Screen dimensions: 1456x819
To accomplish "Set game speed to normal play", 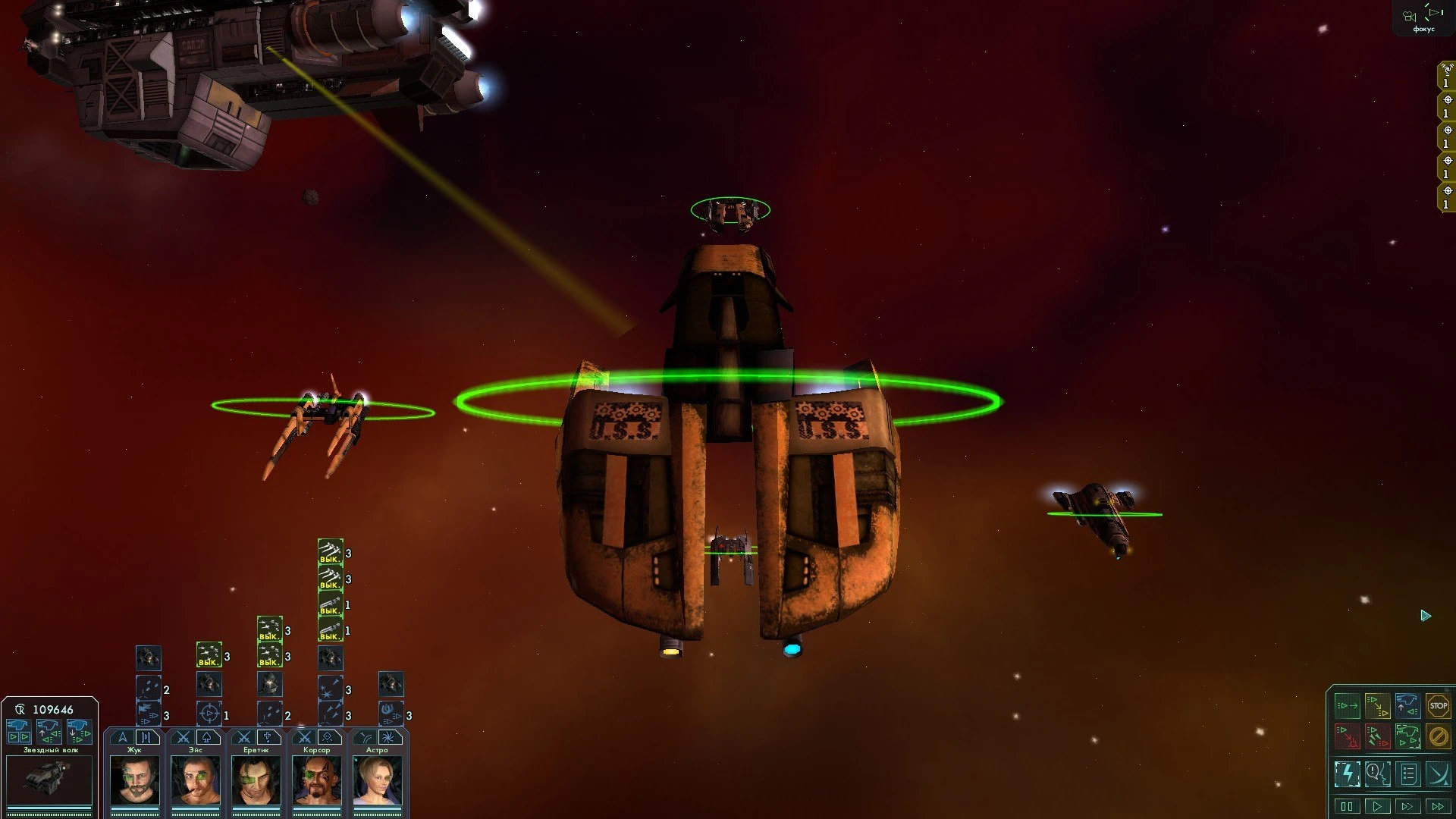I will (x=1377, y=806).
